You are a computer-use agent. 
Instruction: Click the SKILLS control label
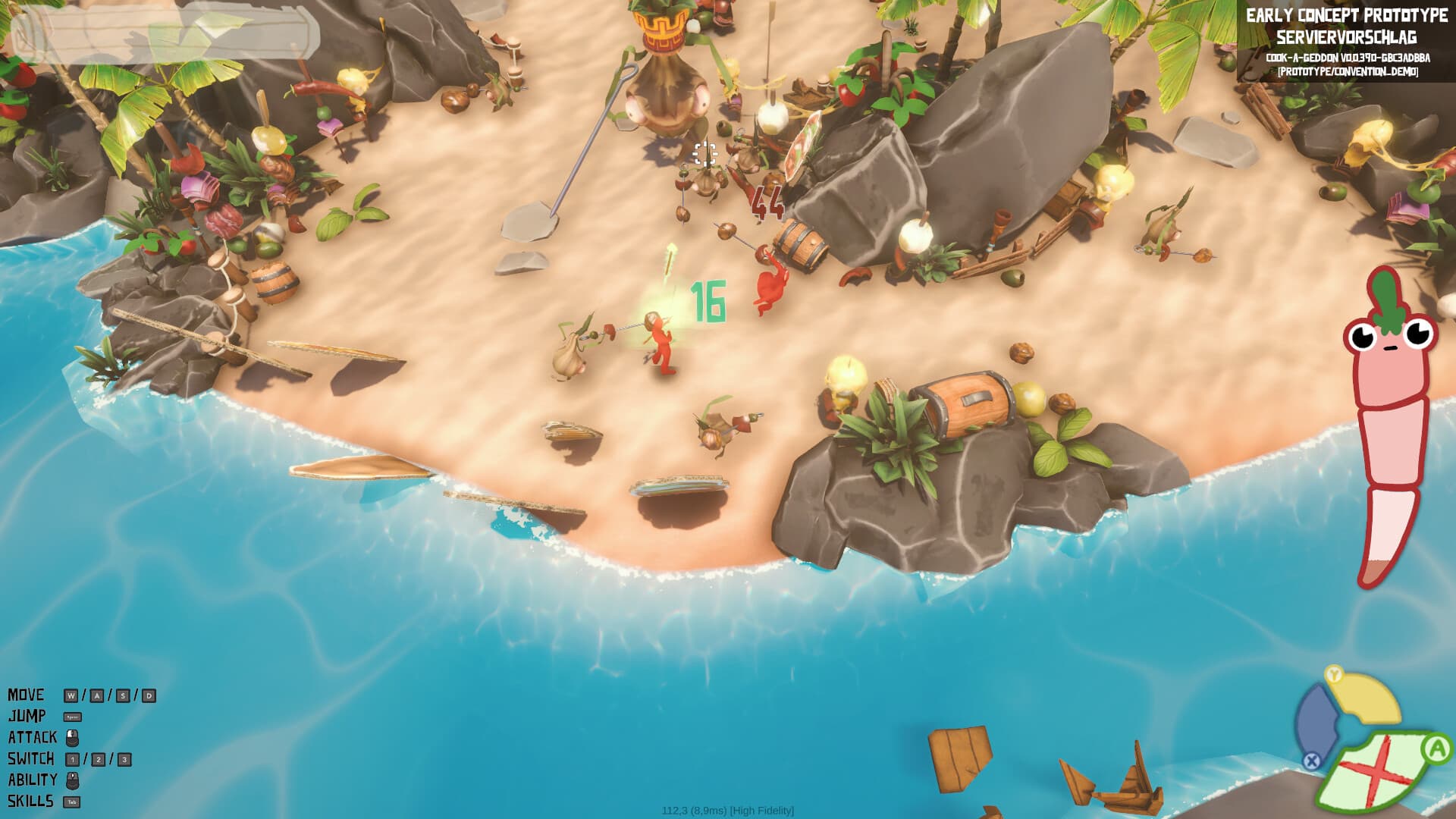30,800
